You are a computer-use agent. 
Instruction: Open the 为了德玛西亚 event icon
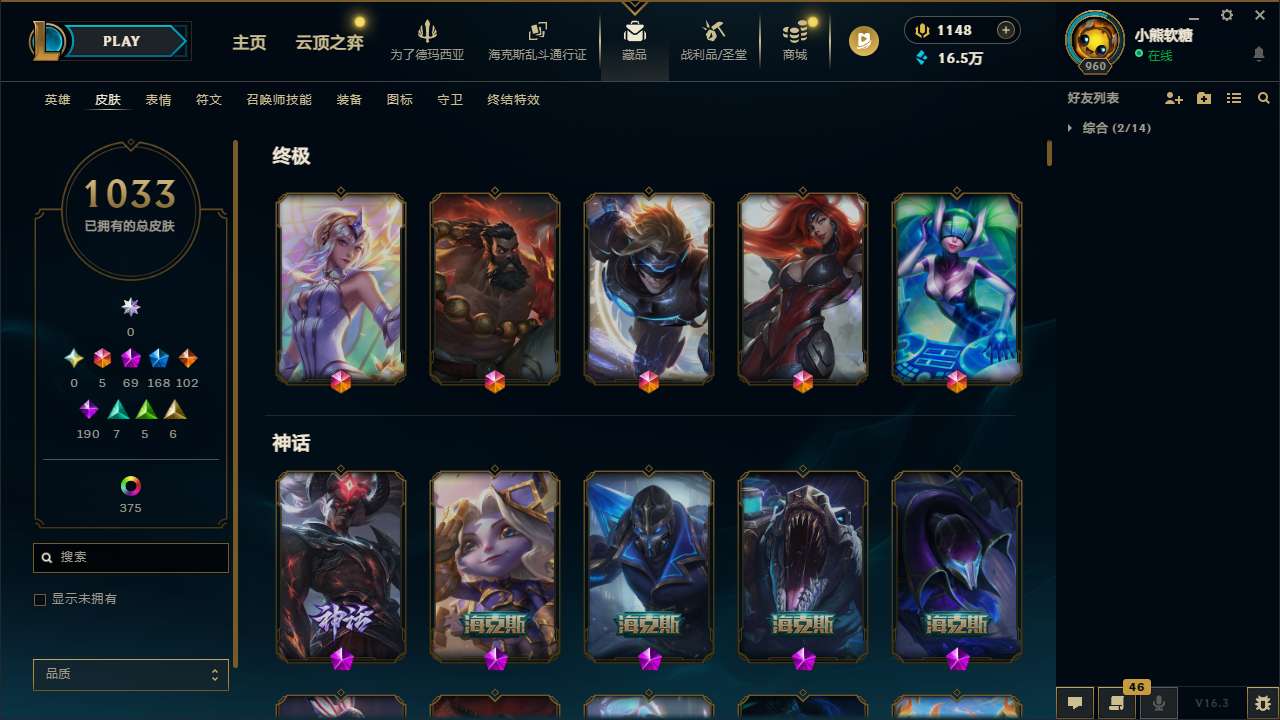click(428, 40)
